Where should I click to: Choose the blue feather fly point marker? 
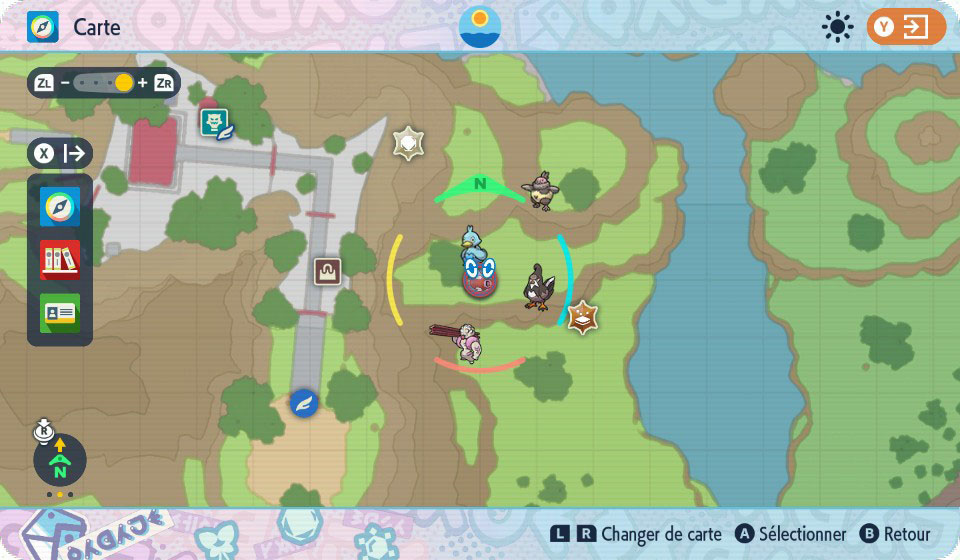point(303,403)
